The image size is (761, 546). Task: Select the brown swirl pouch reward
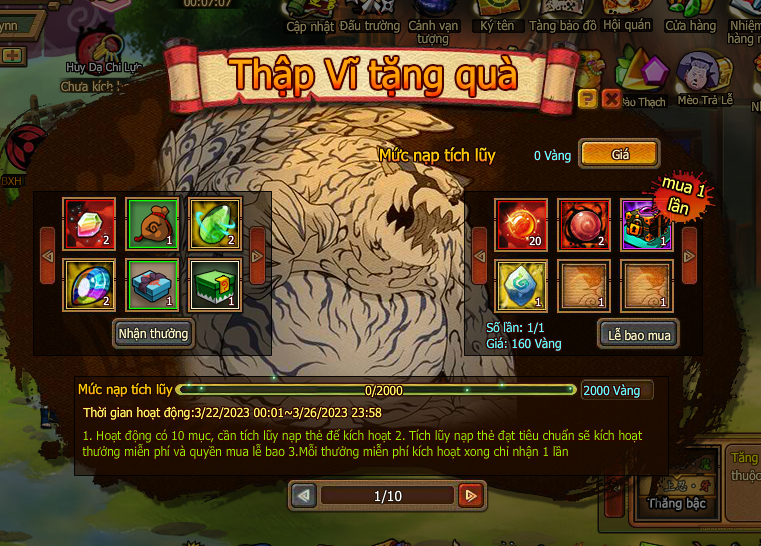point(152,223)
